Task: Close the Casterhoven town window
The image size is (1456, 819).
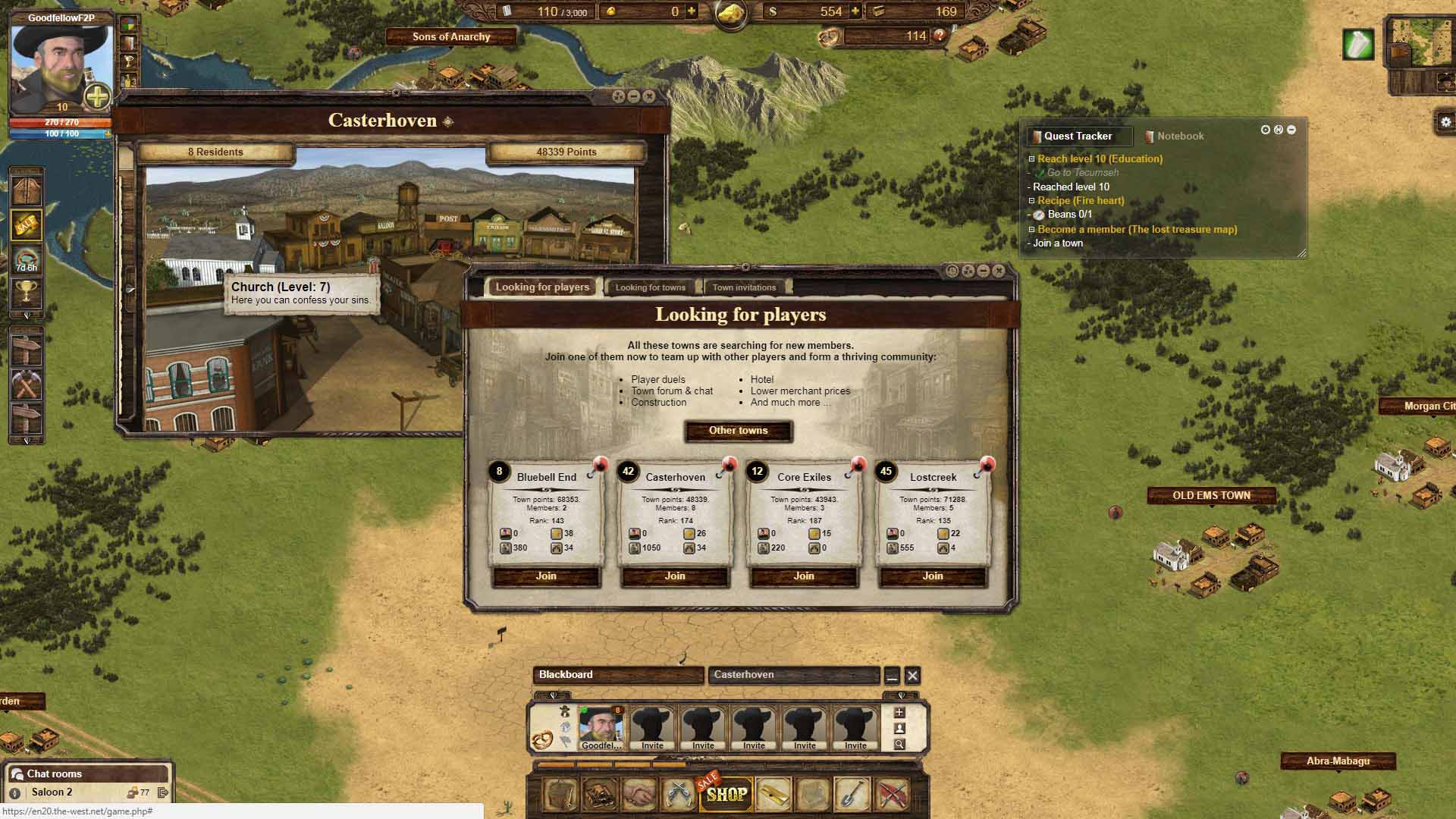Action: click(649, 96)
